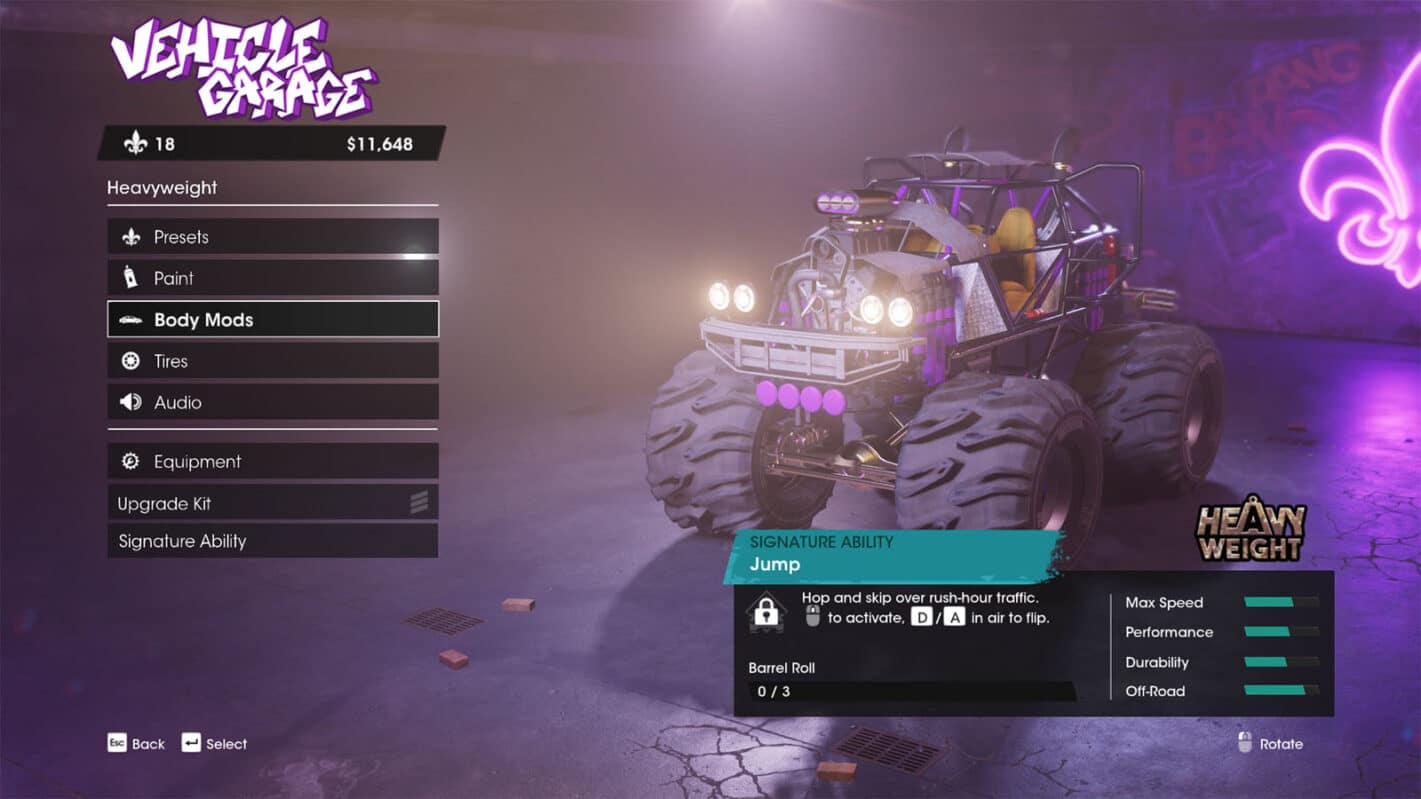The height and width of the screenshot is (799, 1421).
Task: Click the Select confirm label
Action: tap(226, 744)
